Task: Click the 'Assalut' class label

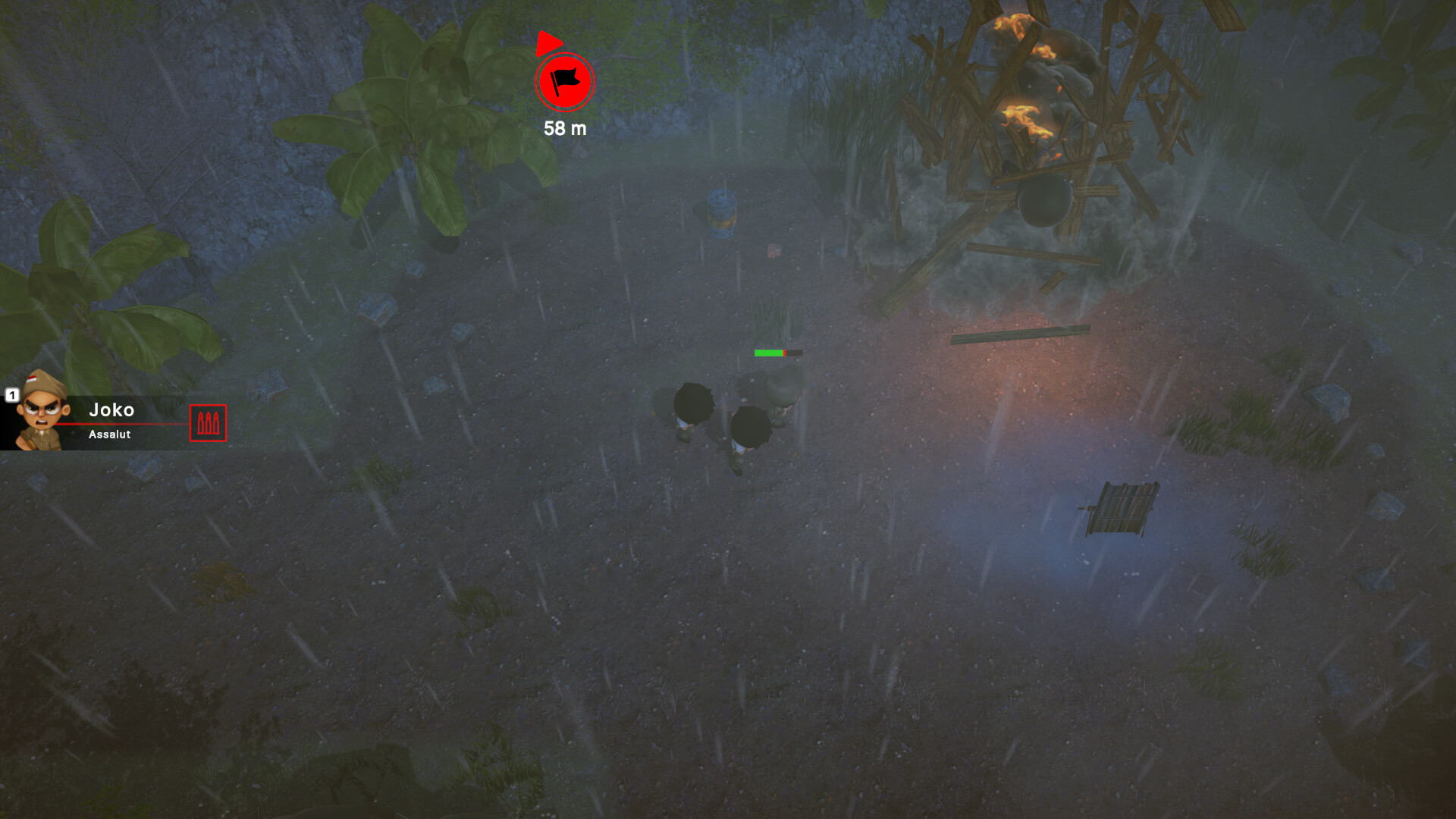Action: click(108, 435)
